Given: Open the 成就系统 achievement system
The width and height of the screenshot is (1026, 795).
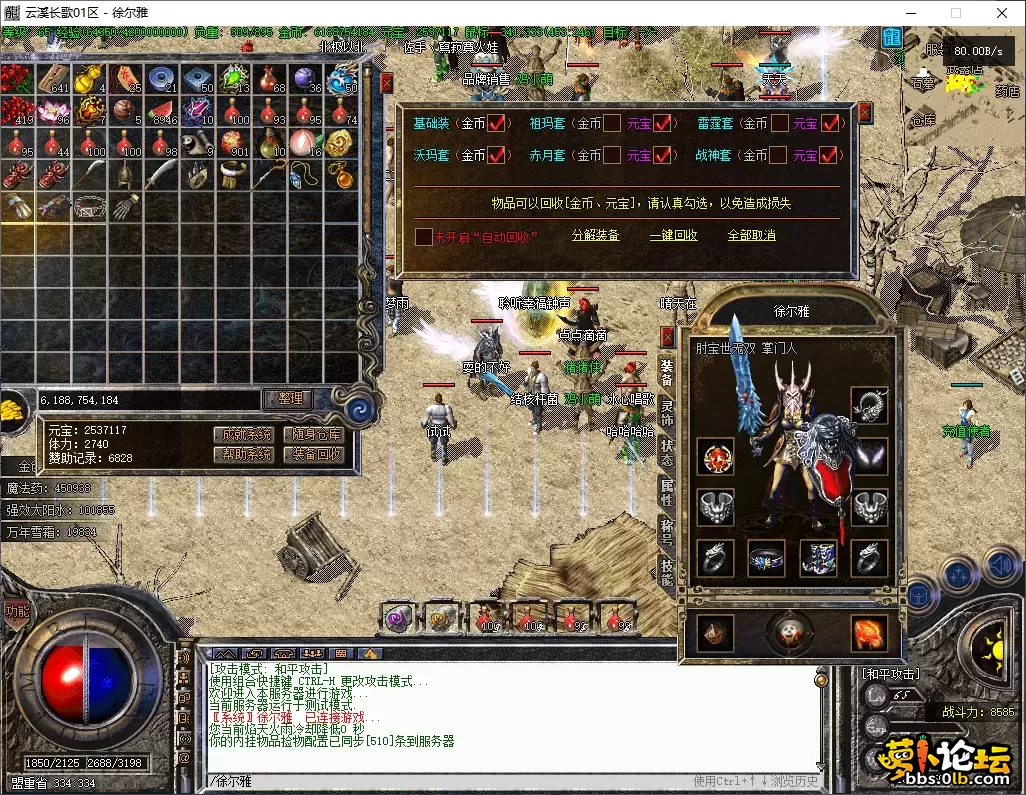Looking at the screenshot, I should pos(243,434).
